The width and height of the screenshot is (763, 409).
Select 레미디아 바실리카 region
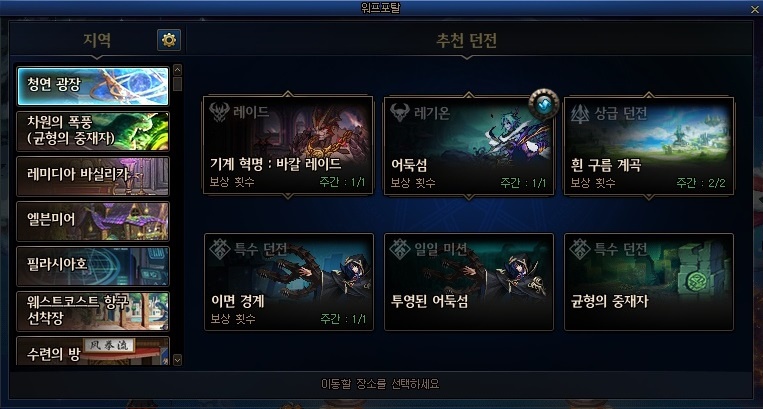tap(93, 176)
